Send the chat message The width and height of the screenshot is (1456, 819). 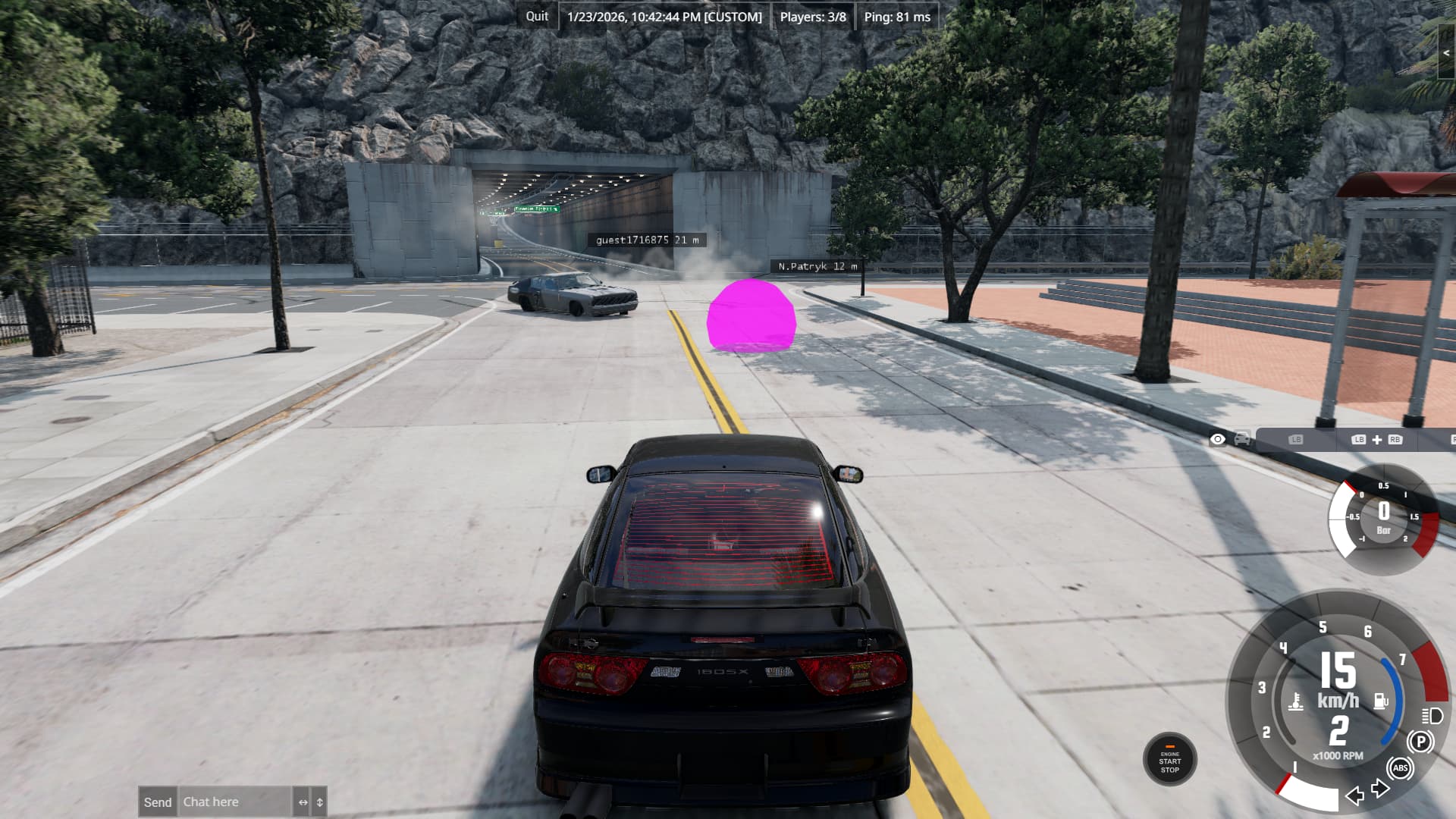click(158, 802)
